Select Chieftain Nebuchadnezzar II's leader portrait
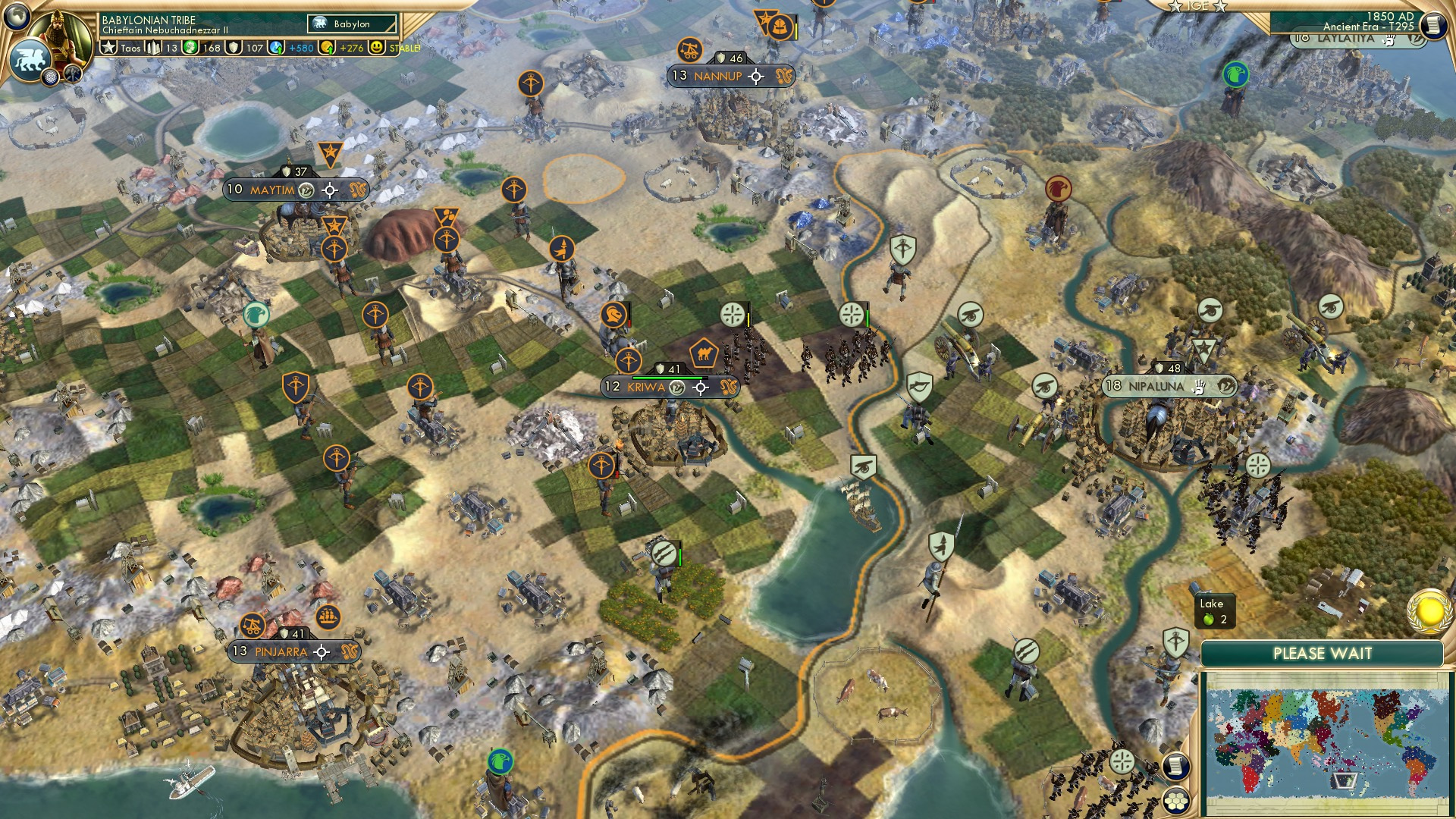1456x819 pixels. click(62, 39)
